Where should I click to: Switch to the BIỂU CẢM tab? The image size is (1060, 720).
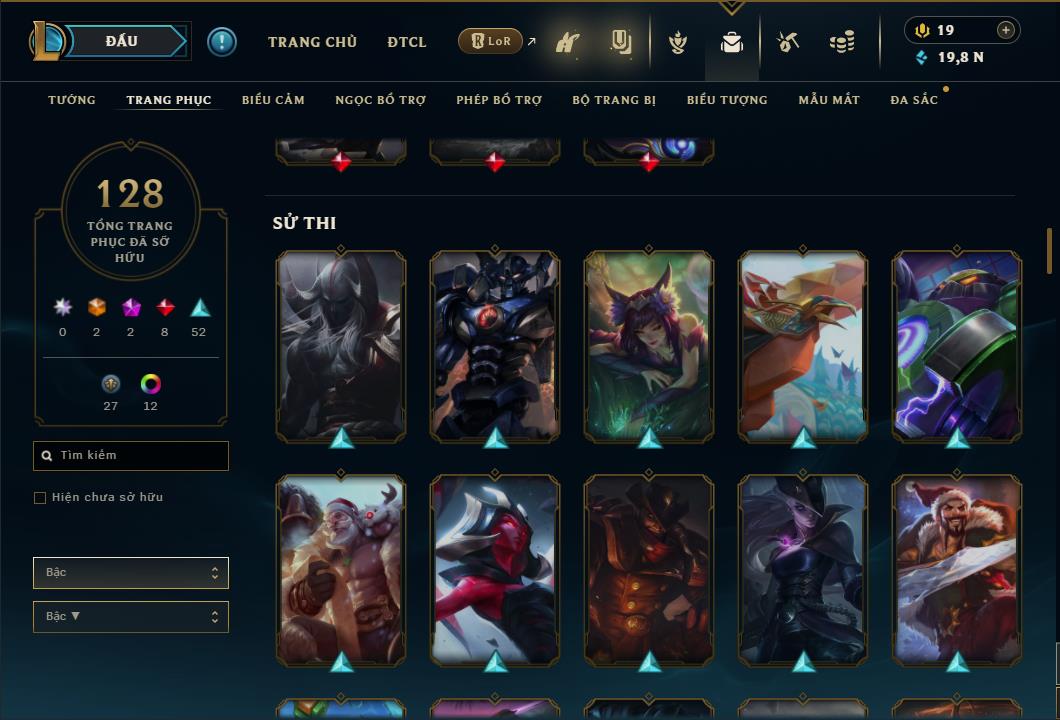pyautogui.click(x=273, y=100)
